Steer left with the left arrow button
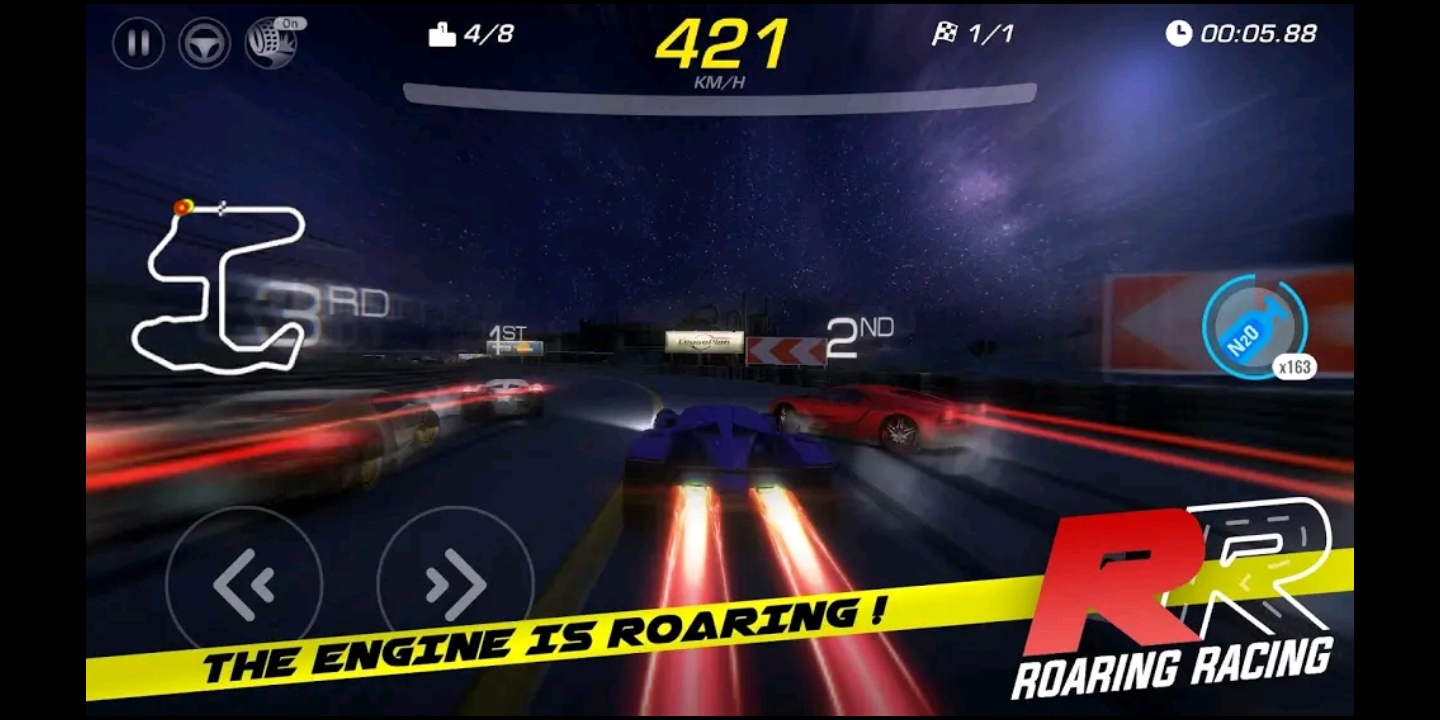 click(244, 584)
